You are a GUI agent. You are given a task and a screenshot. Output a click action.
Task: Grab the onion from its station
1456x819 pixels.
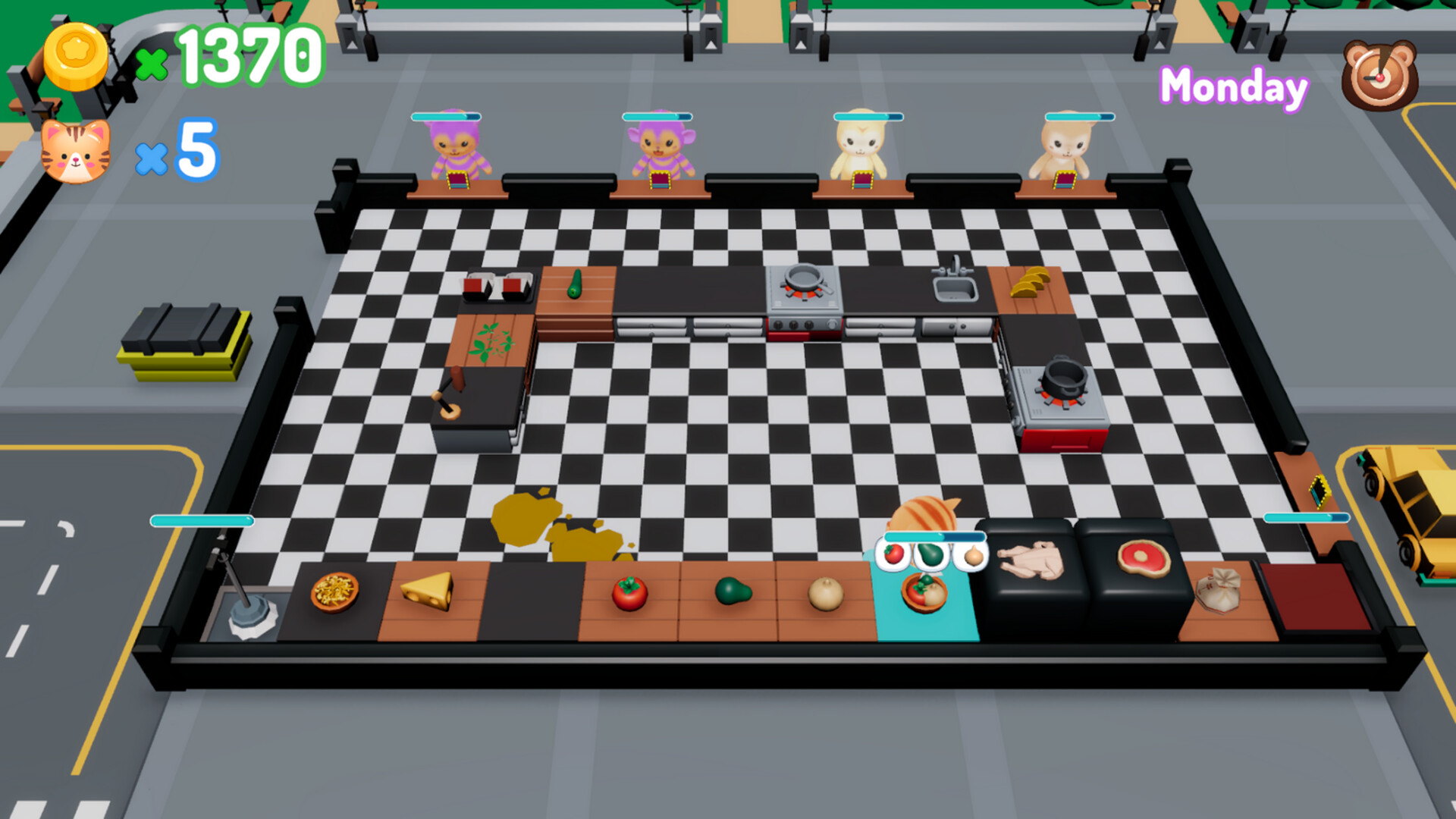[827, 595]
